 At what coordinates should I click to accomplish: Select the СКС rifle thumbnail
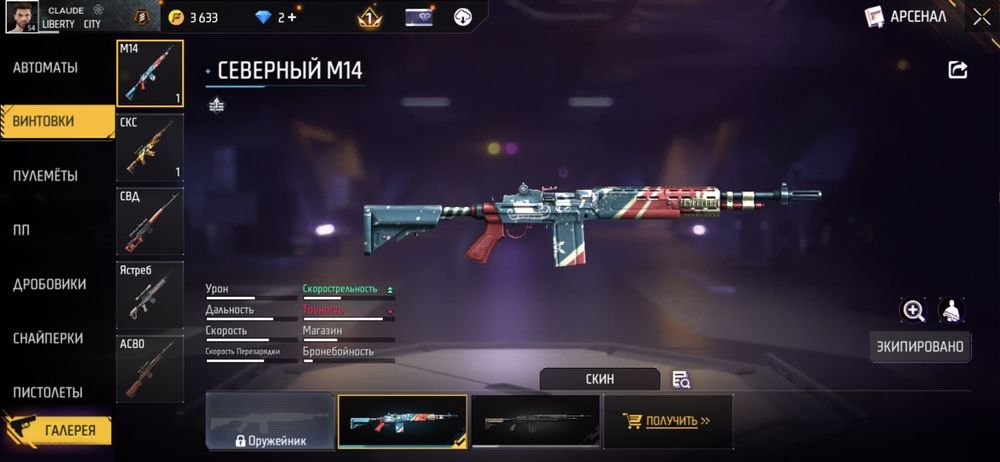150,148
